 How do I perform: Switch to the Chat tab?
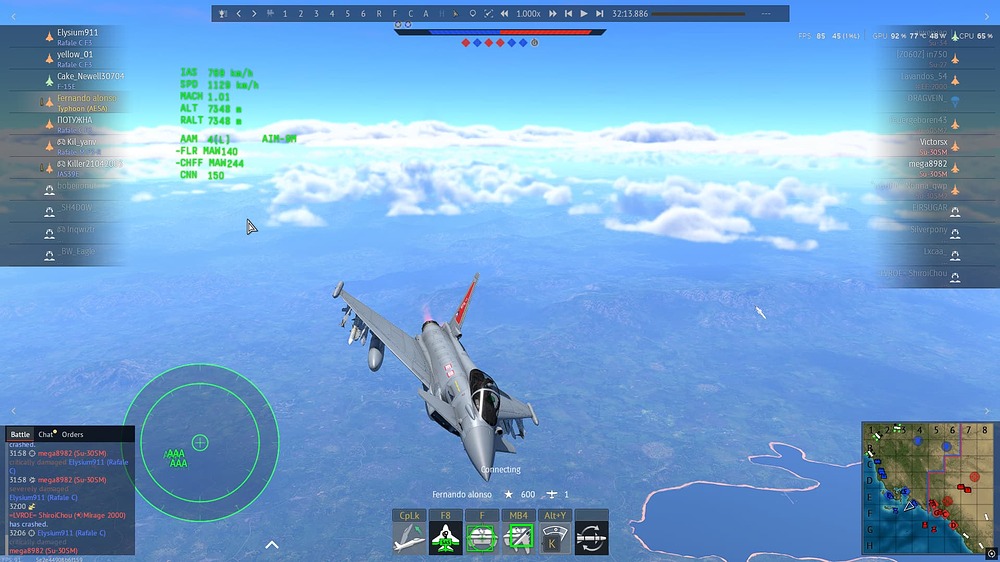[46, 435]
